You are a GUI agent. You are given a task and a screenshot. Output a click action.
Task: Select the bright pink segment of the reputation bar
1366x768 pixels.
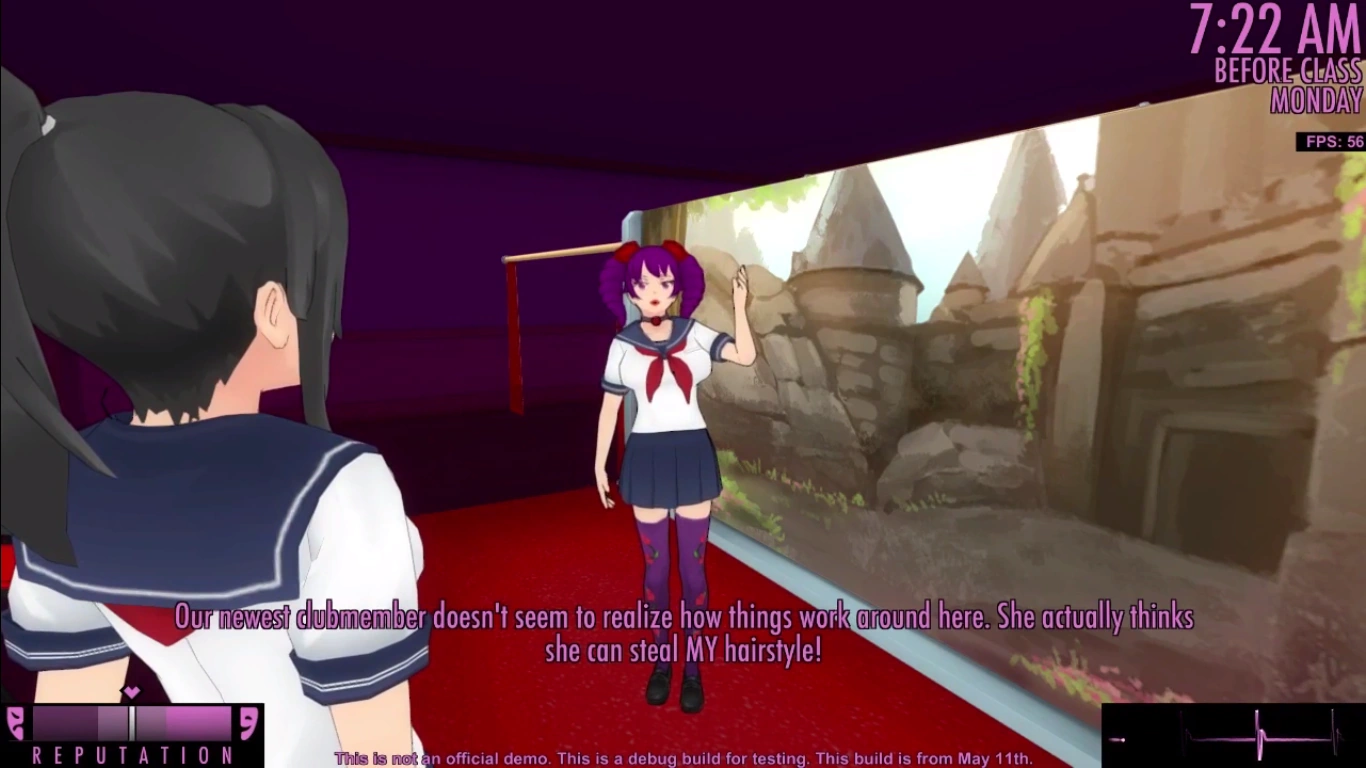pyautogui.click(x=200, y=722)
